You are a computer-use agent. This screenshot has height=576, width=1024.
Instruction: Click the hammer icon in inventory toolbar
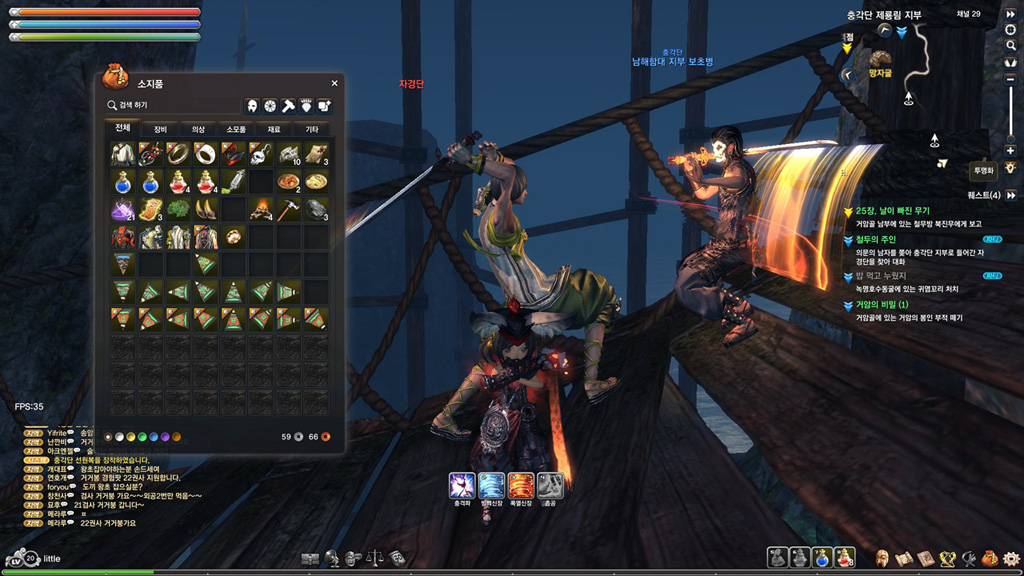tap(287, 105)
